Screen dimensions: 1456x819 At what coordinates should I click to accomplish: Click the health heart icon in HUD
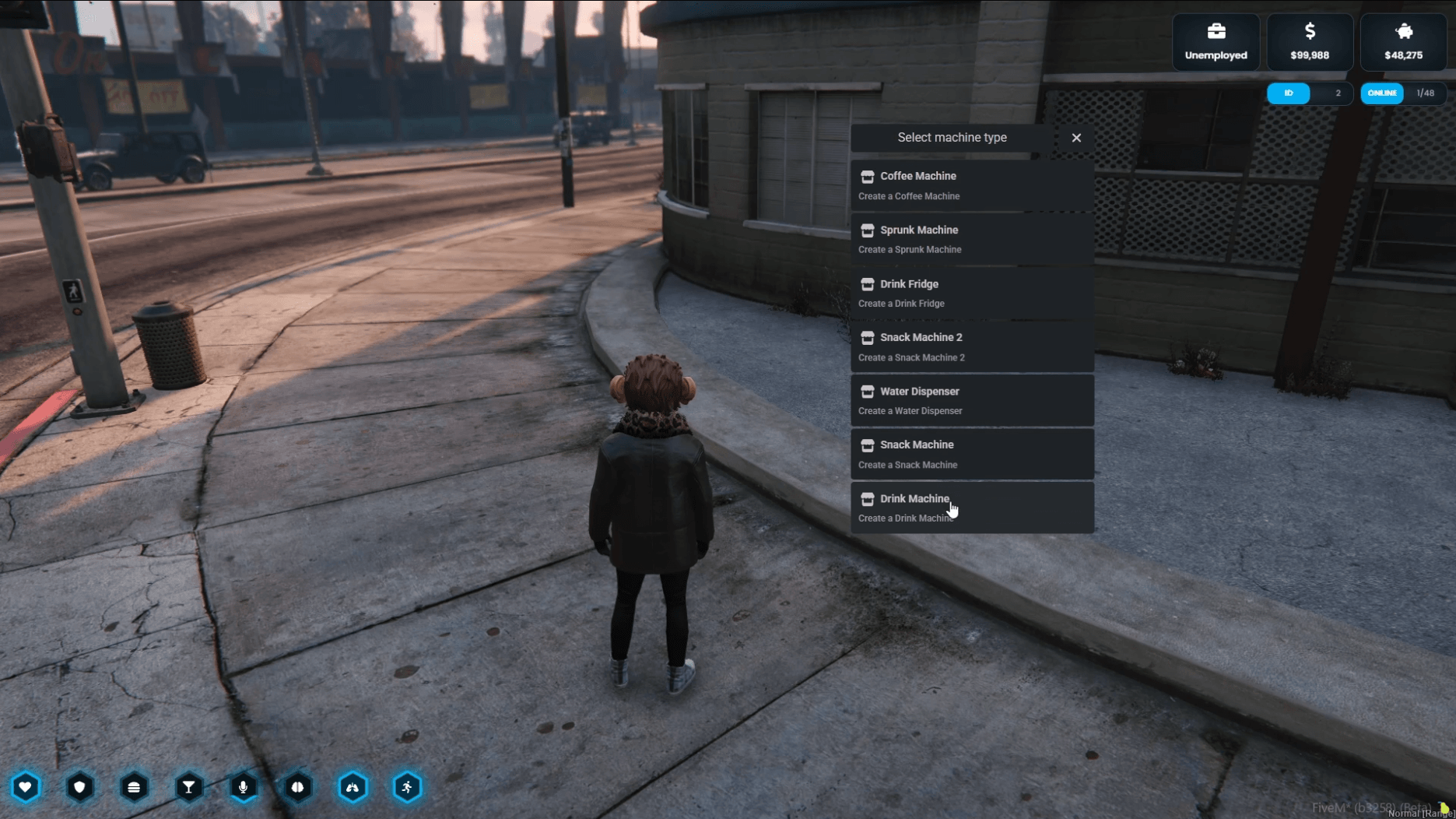(26, 788)
